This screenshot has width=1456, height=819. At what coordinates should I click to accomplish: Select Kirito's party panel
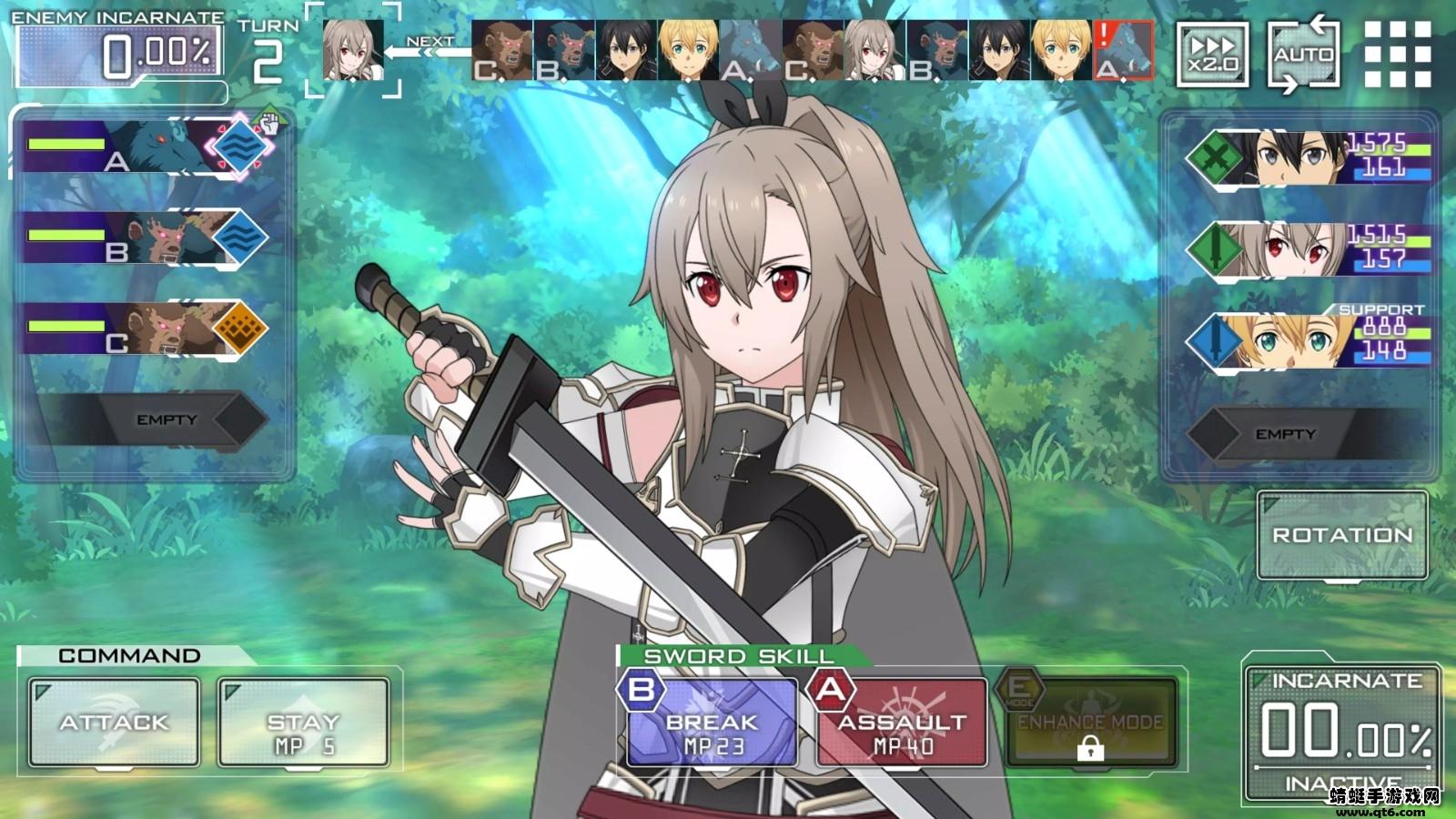click(x=1310, y=157)
